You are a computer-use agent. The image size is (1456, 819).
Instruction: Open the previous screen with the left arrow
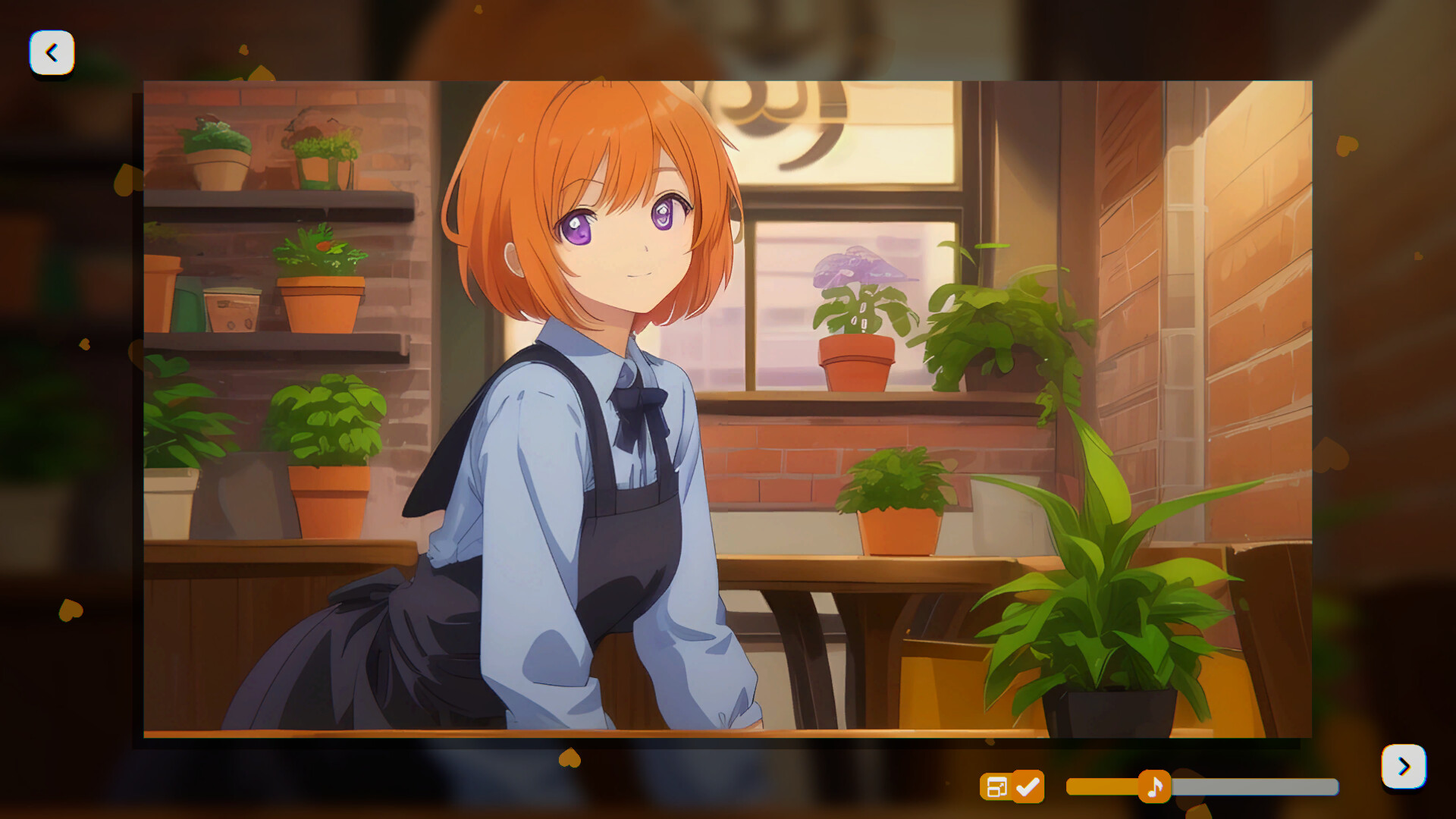[x=52, y=52]
